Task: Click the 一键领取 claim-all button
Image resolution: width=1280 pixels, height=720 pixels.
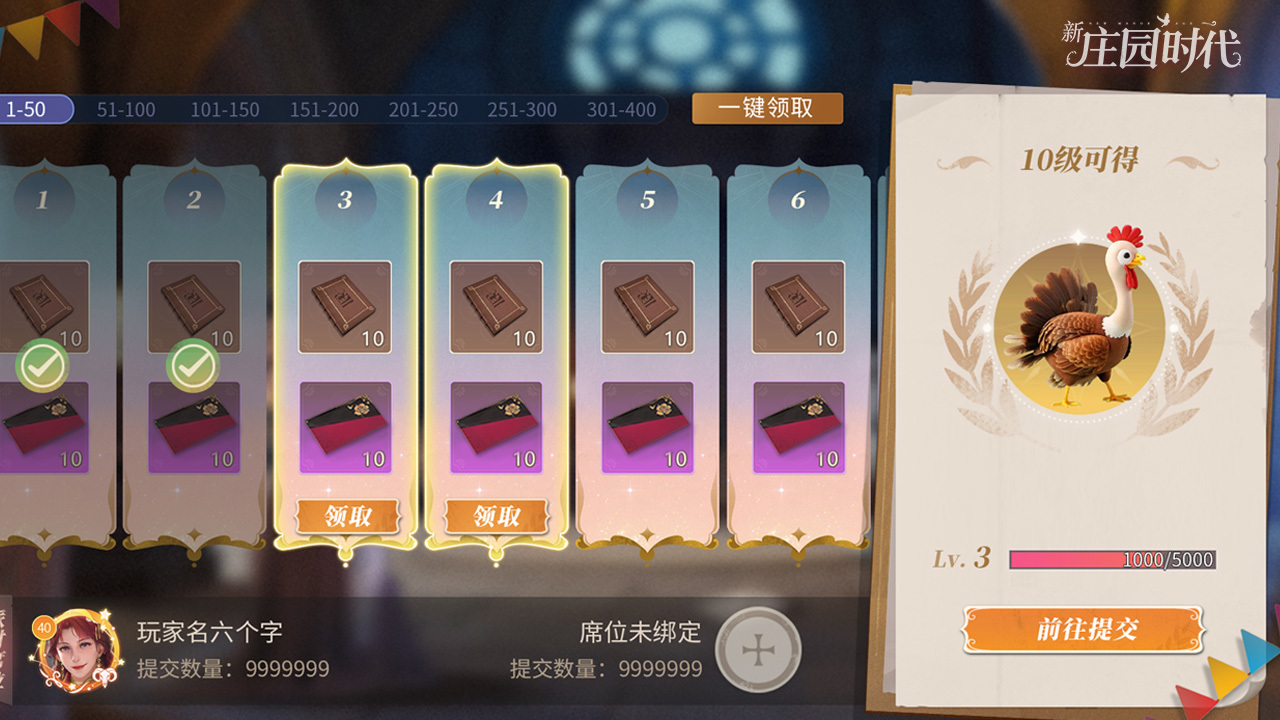Action: pyautogui.click(x=766, y=108)
